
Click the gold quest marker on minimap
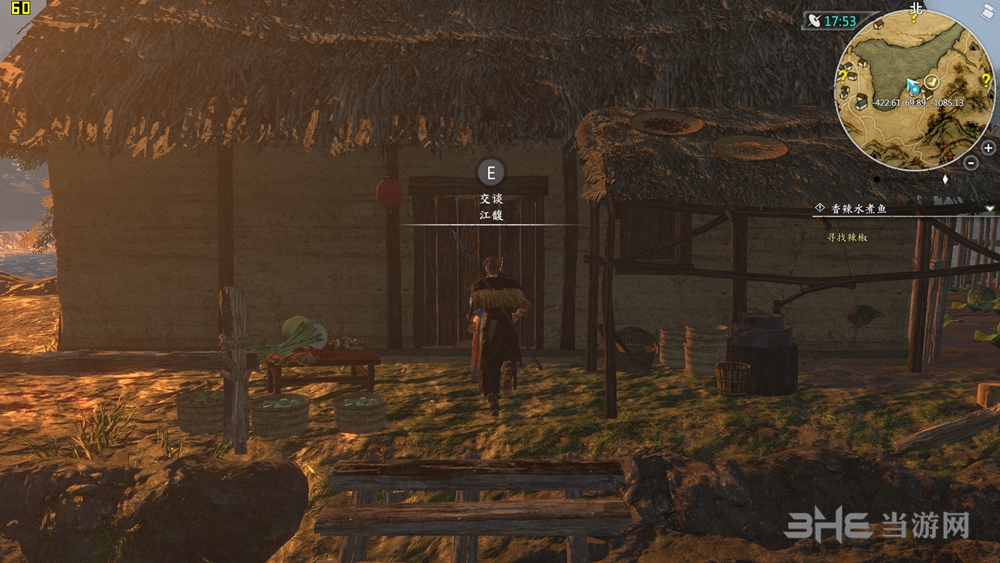pos(931,81)
